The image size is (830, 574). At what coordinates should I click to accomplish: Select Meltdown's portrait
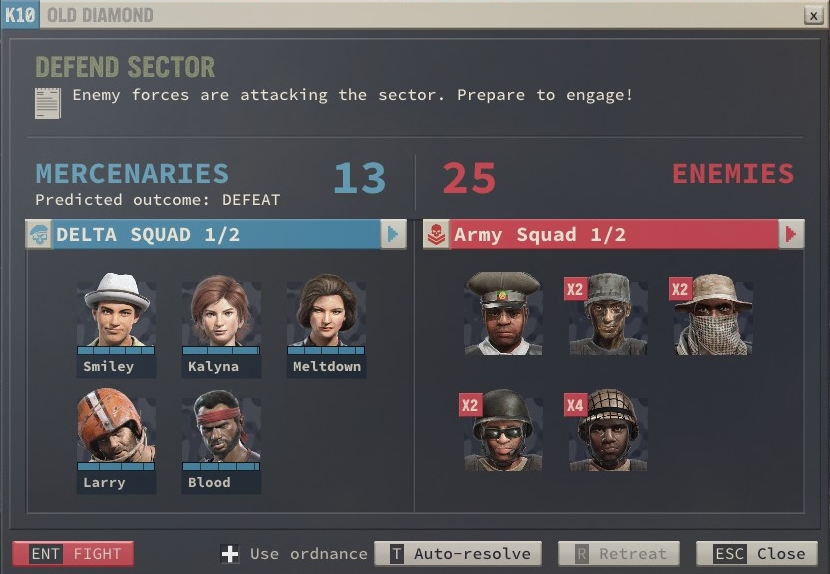click(x=326, y=311)
